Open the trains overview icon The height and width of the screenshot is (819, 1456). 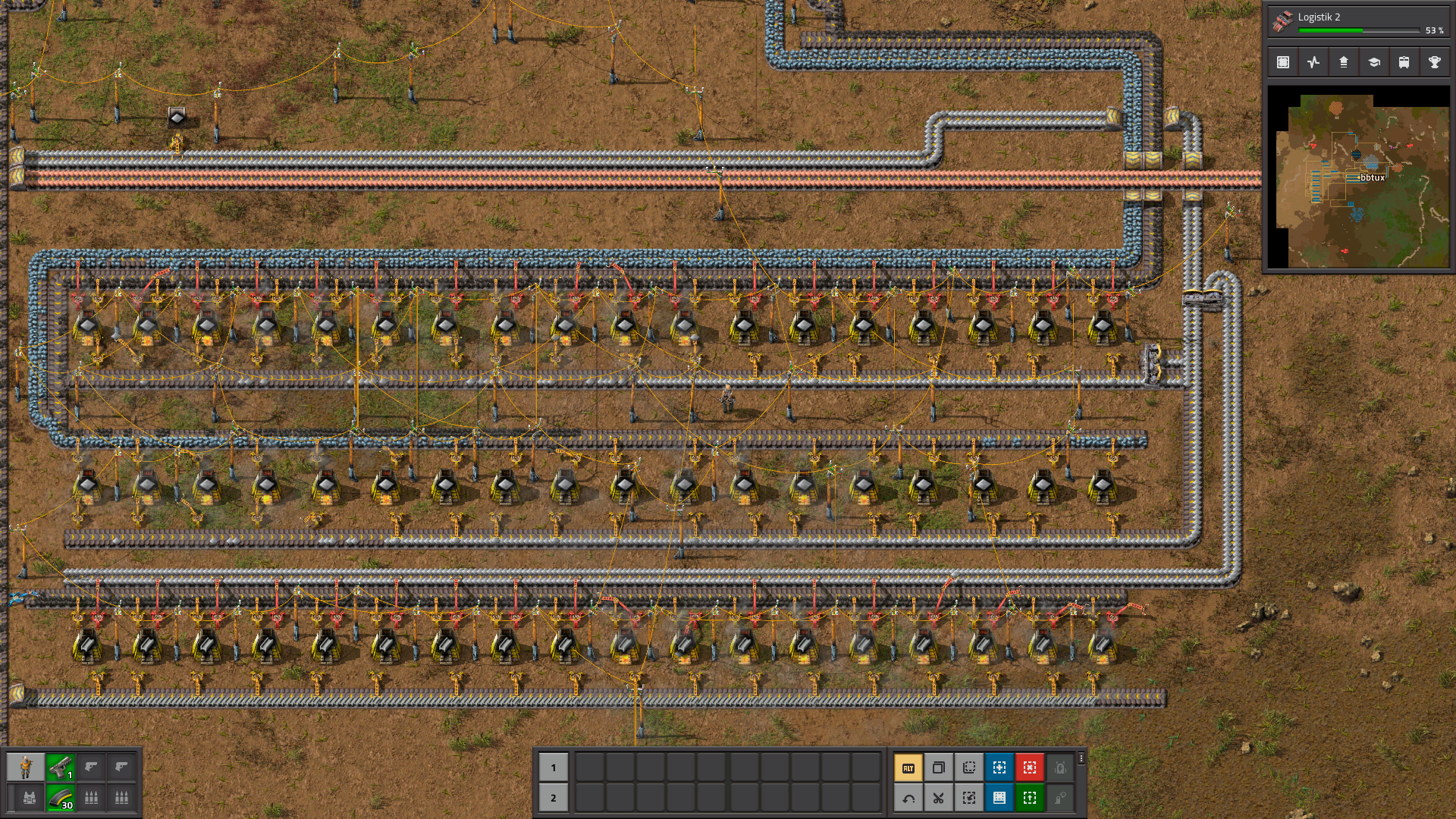[1404, 62]
